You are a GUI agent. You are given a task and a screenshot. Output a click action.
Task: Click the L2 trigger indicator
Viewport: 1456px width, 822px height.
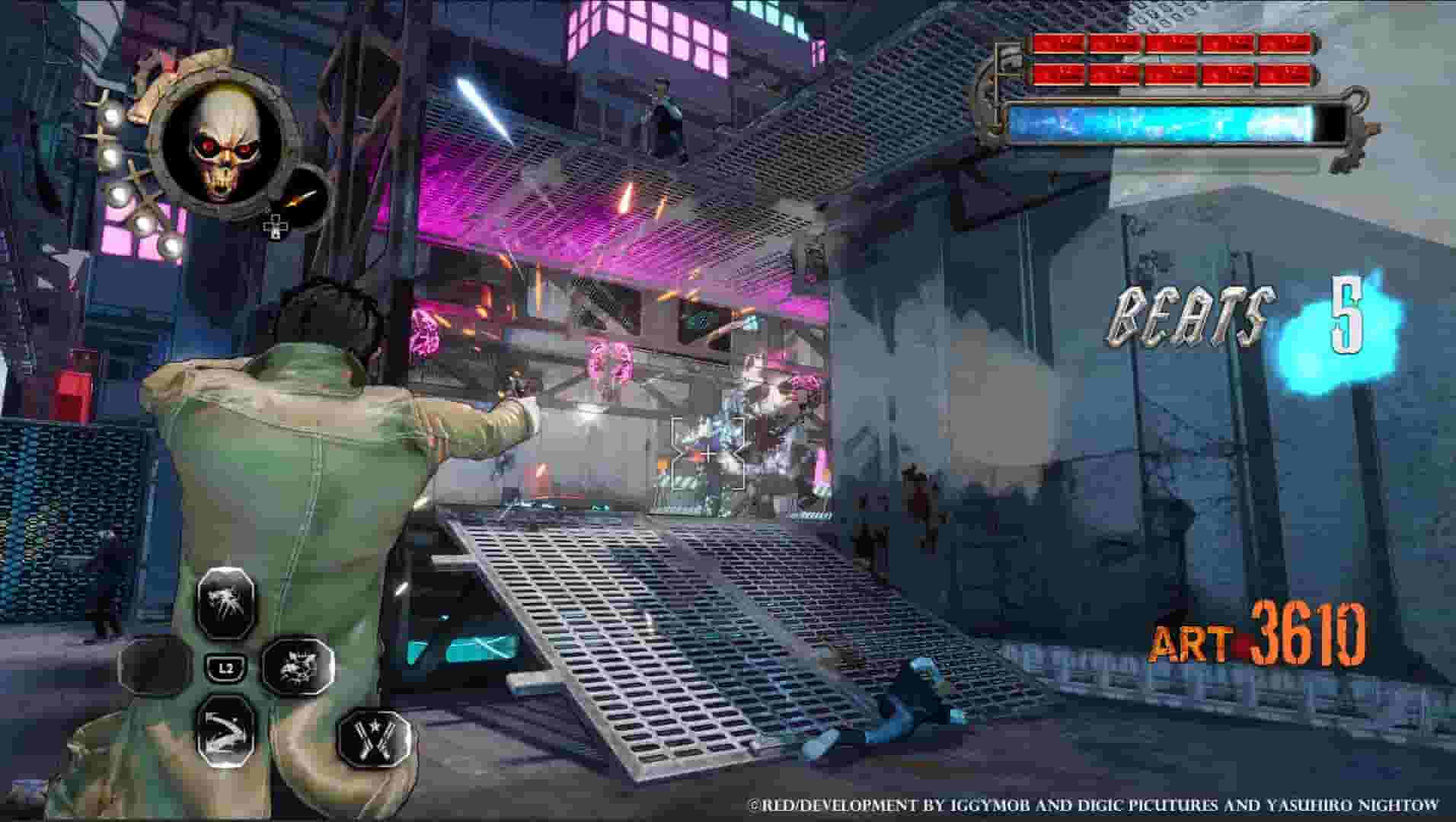(x=227, y=667)
